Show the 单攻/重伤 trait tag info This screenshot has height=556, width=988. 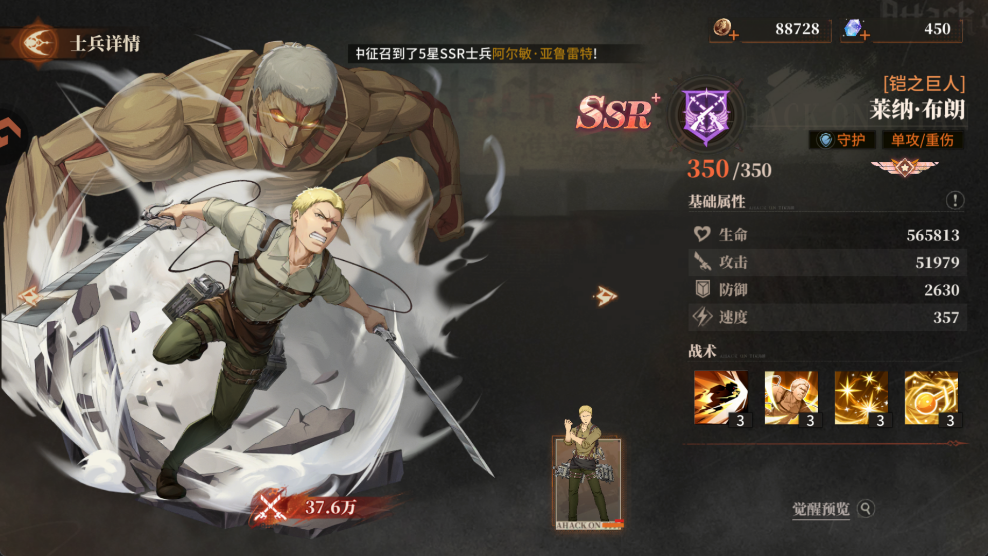click(922, 140)
